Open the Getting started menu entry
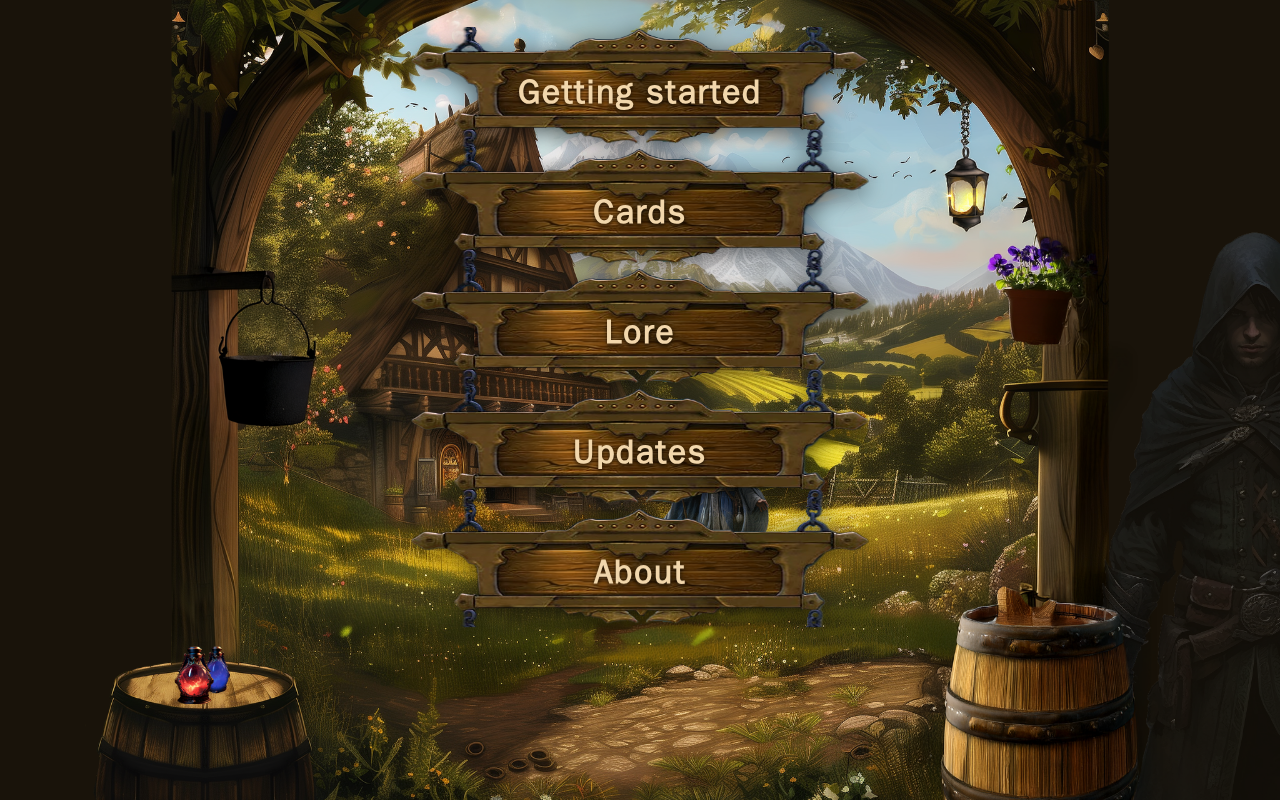The width and height of the screenshot is (1280, 800). coord(639,92)
